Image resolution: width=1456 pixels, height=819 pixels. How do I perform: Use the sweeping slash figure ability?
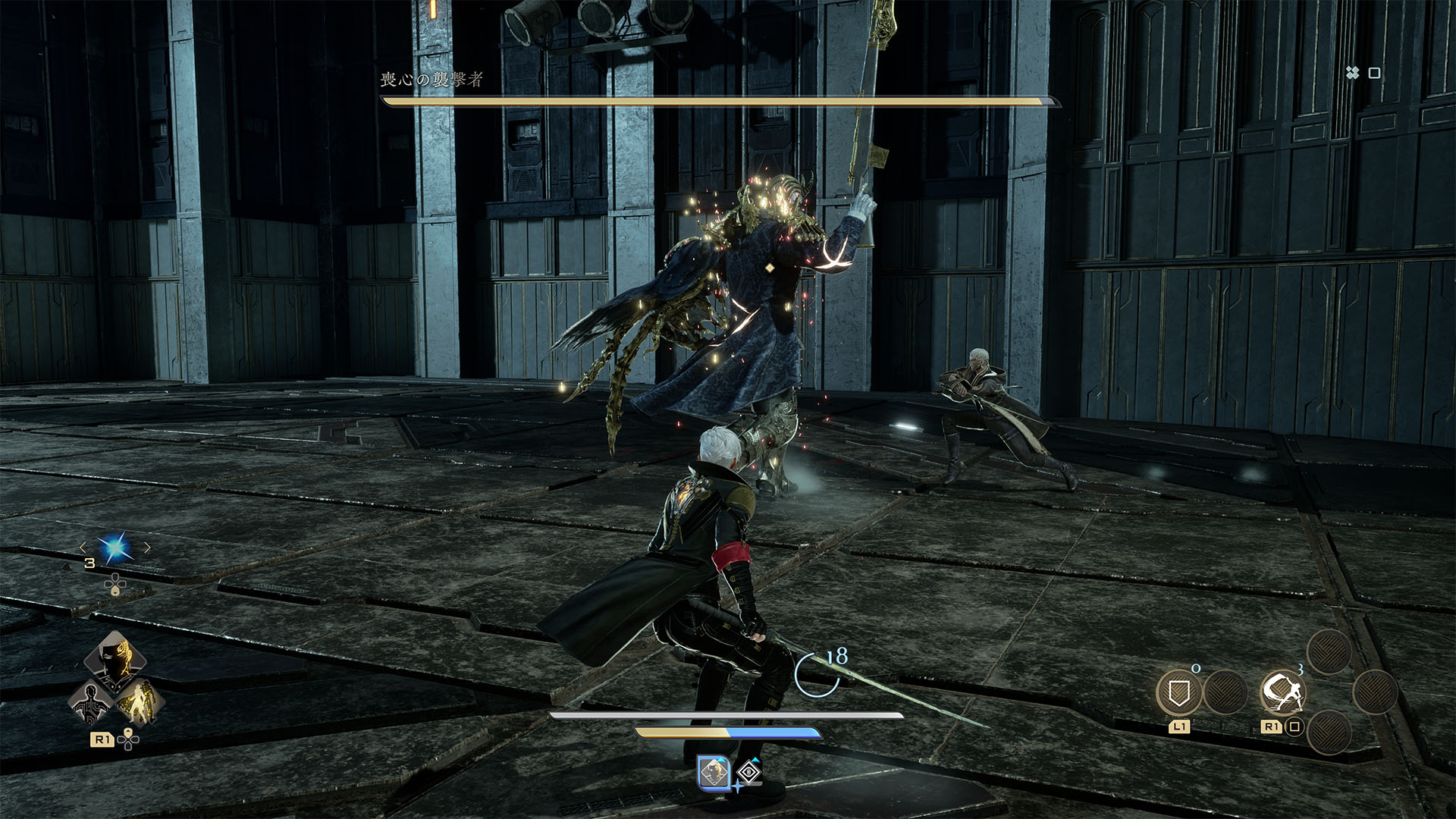tap(1282, 692)
